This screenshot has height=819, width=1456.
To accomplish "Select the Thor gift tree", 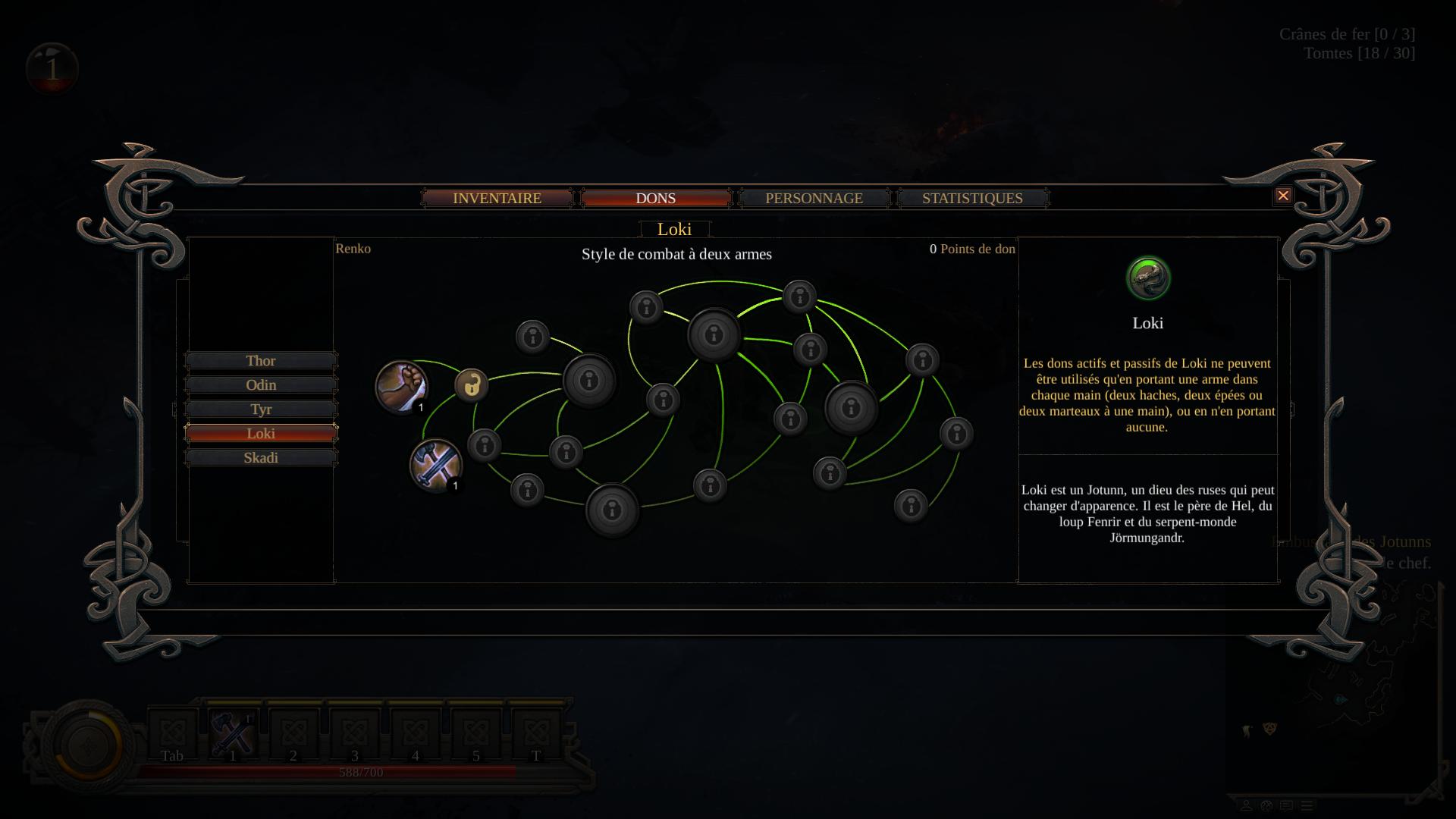I will (260, 360).
